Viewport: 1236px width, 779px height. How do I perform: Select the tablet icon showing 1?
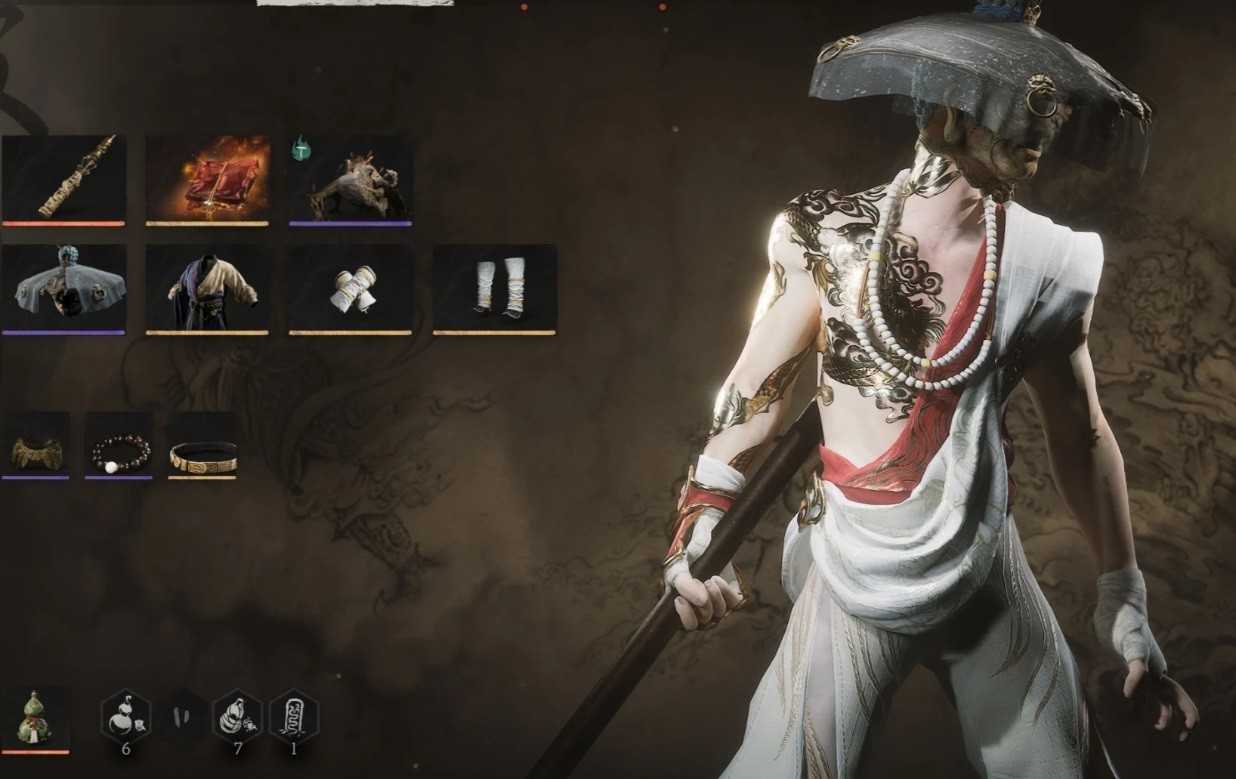pos(294,715)
